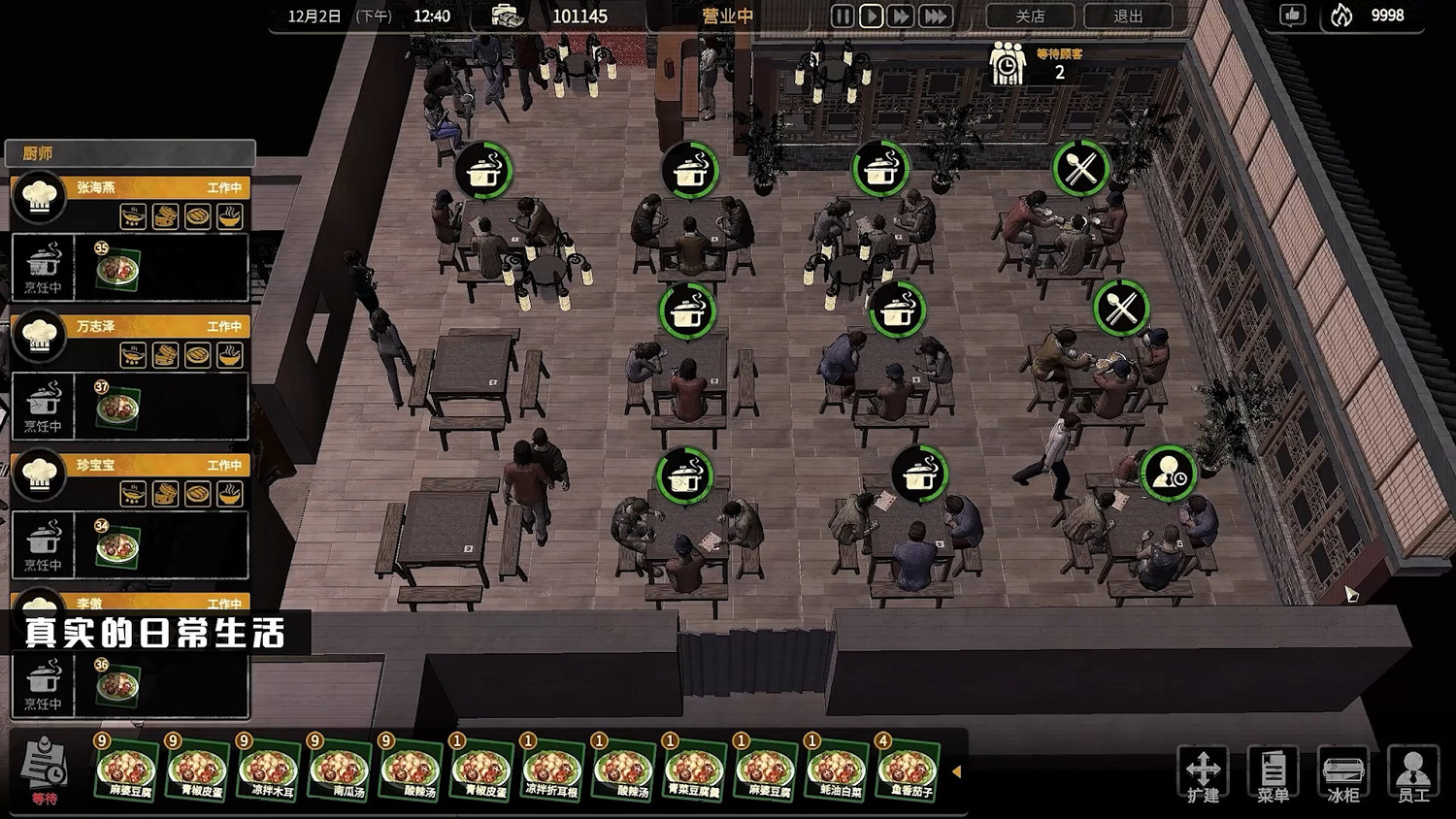Activate triple fast-forward speed
This screenshot has width=1456, height=819.
[x=935, y=16]
